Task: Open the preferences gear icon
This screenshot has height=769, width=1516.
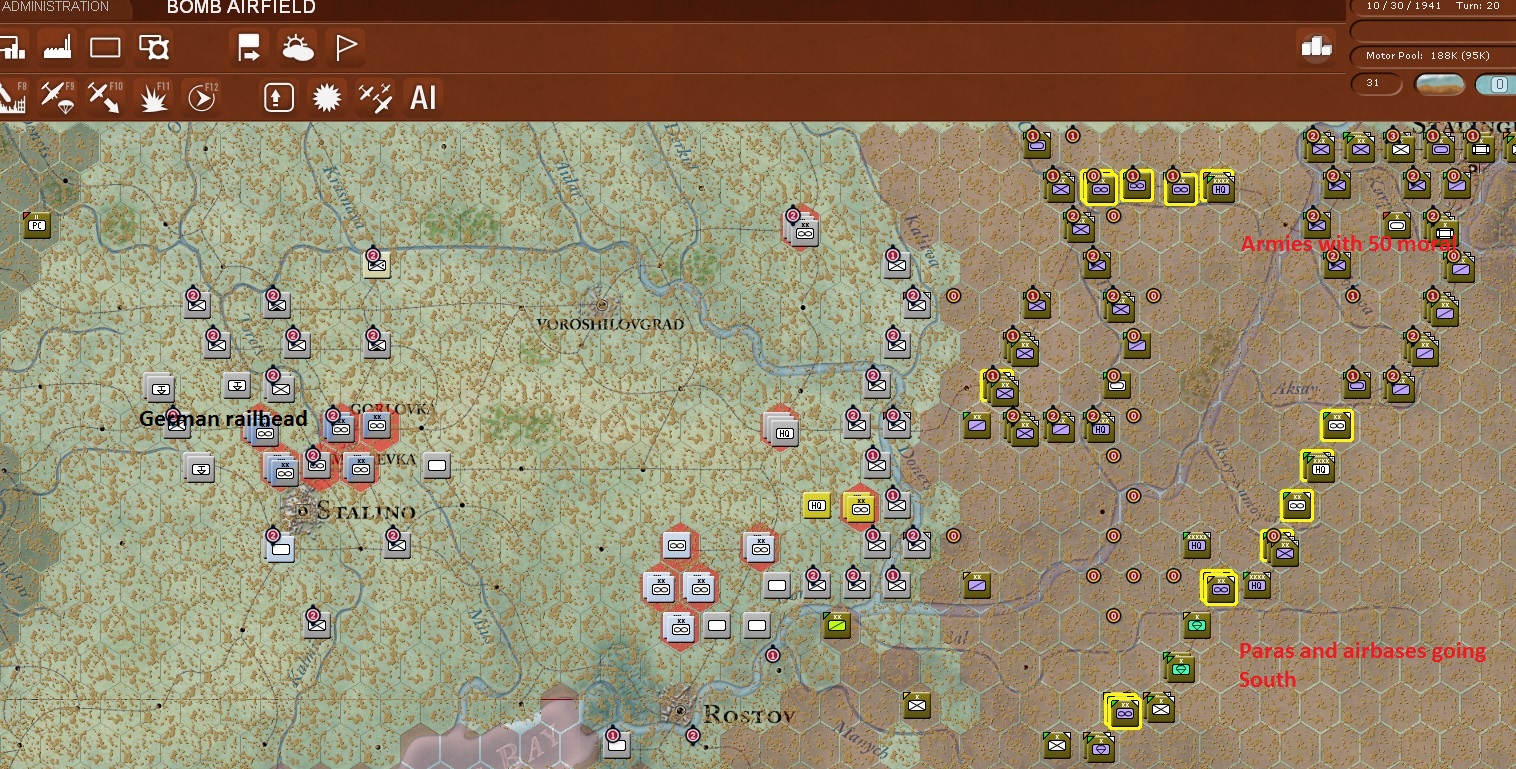Action: pyautogui.click(x=156, y=47)
